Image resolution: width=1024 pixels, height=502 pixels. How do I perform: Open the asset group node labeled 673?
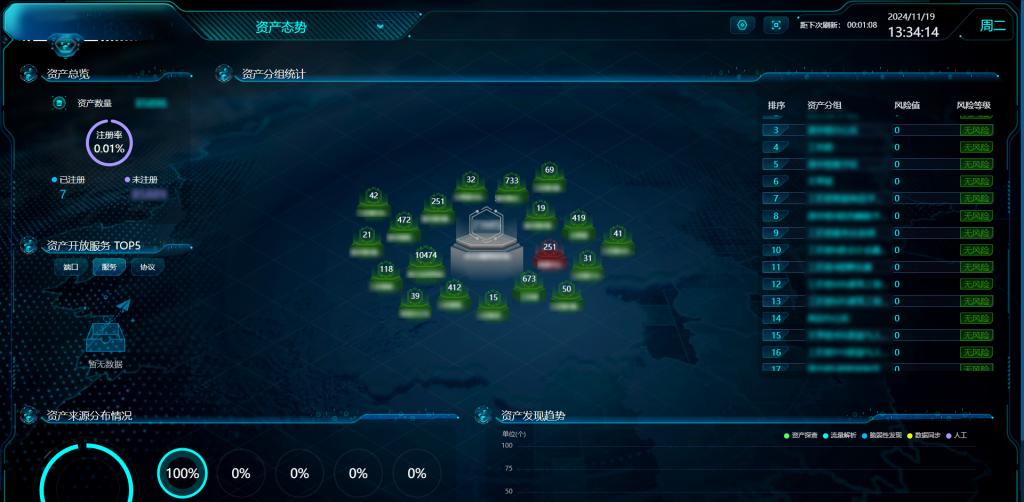(529, 285)
